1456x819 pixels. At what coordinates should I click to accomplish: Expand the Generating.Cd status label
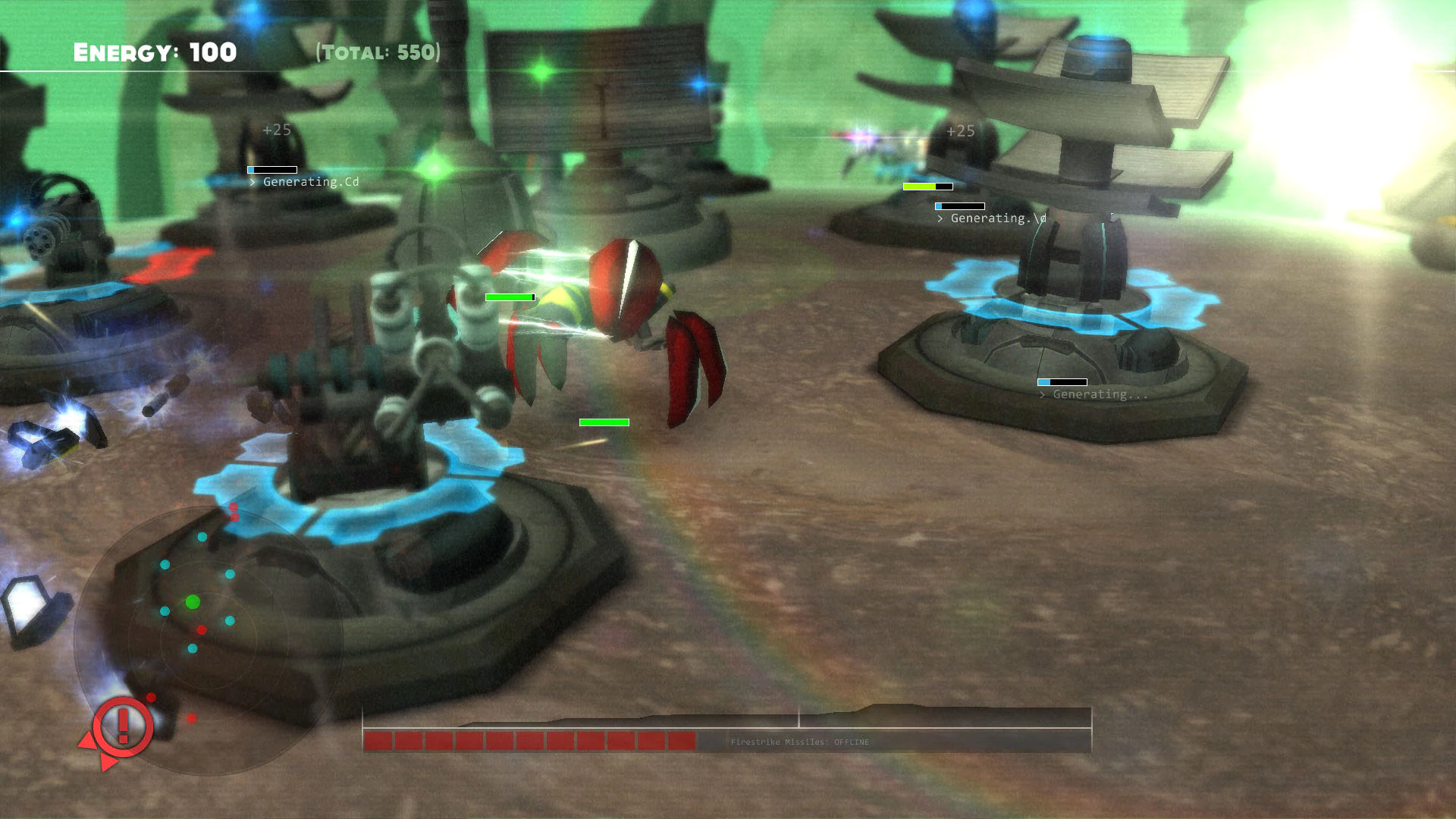tap(309, 181)
